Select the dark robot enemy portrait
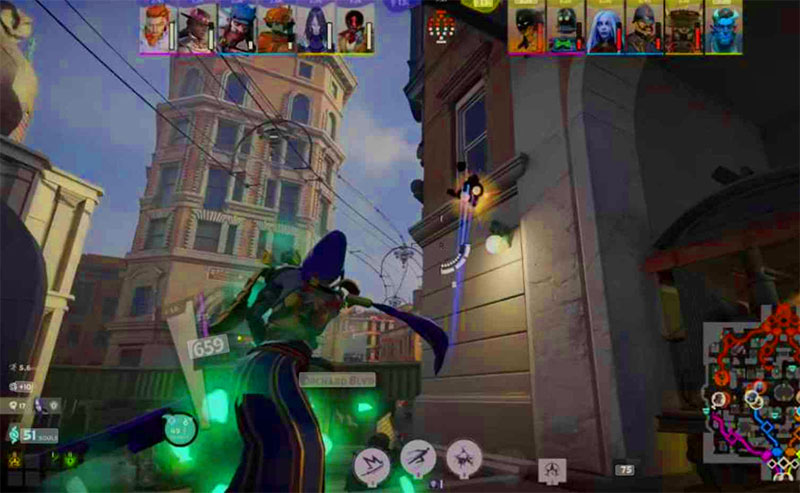This screenshot has height=493, width=800. [x=565, y=28]
